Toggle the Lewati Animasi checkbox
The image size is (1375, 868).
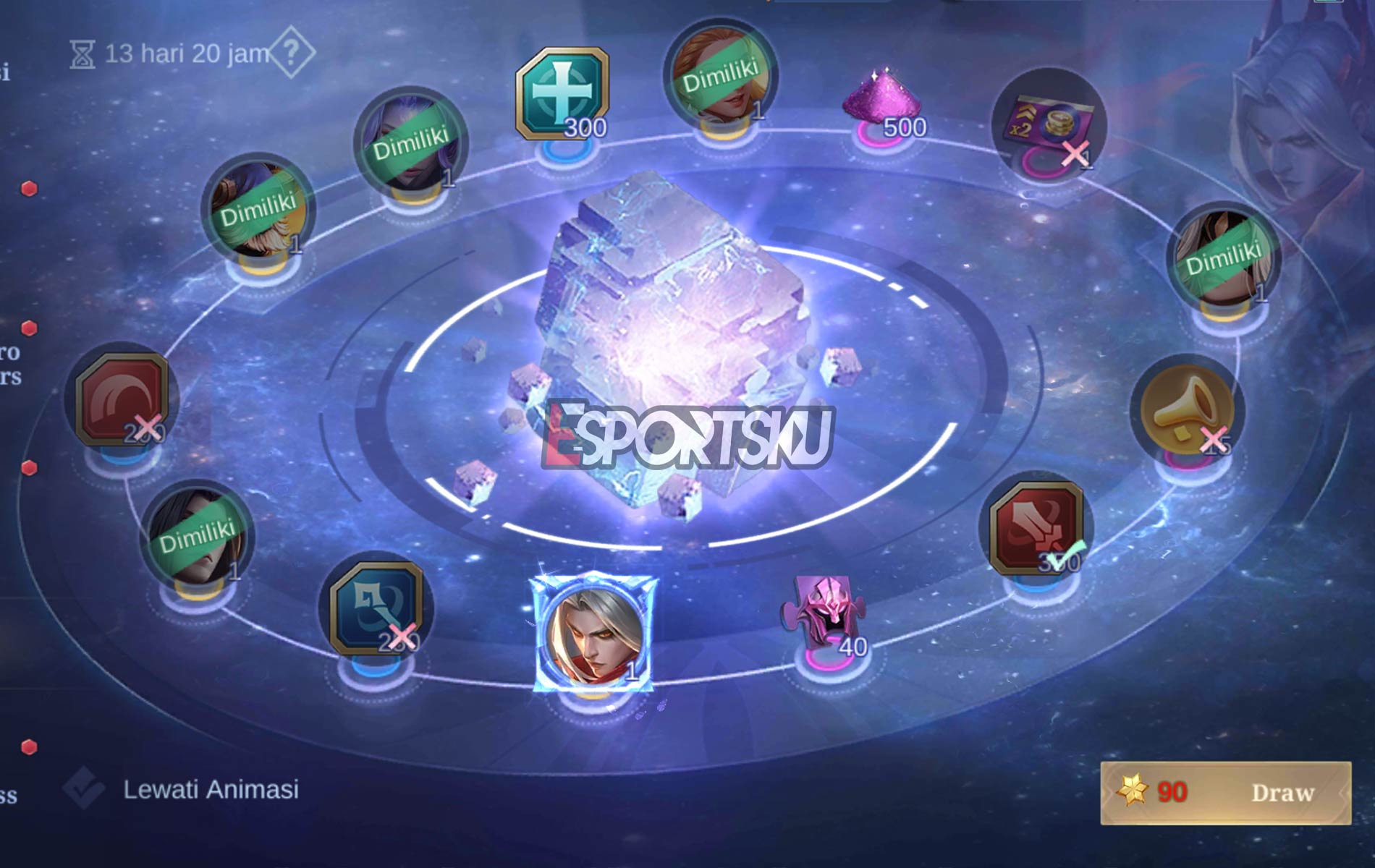(x=83, y=788)
